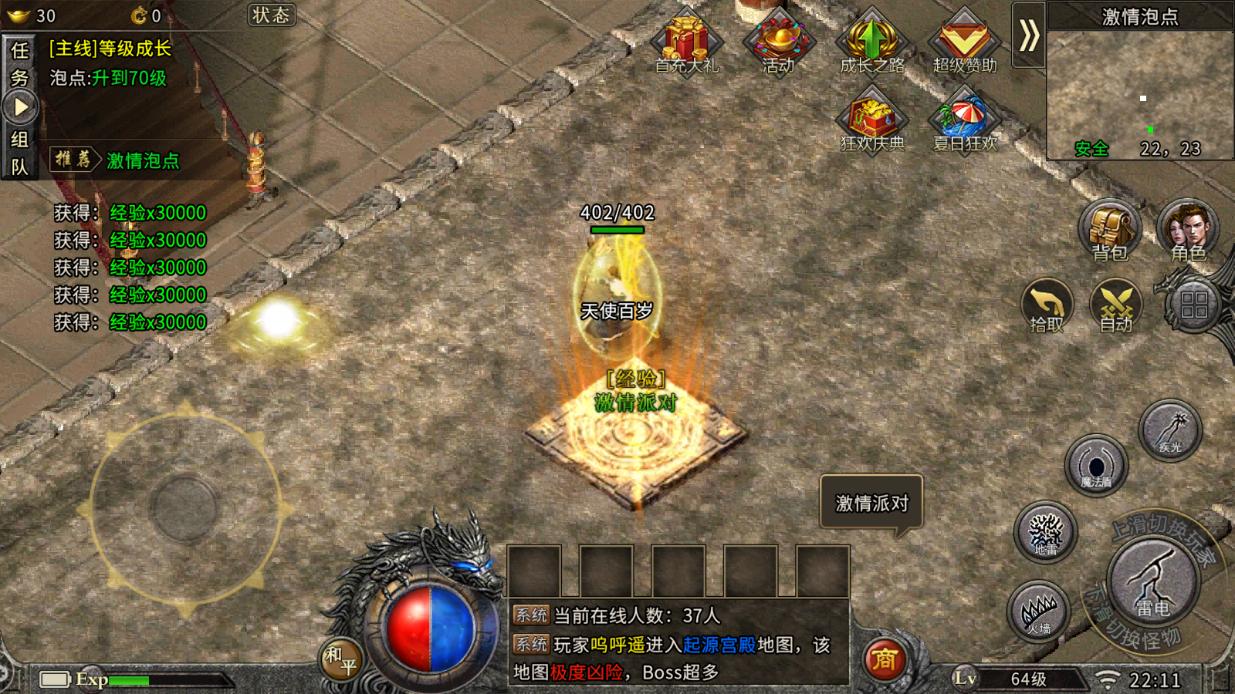Open the 状态 status button
1235x694 pixels.
tap(271, 15)
